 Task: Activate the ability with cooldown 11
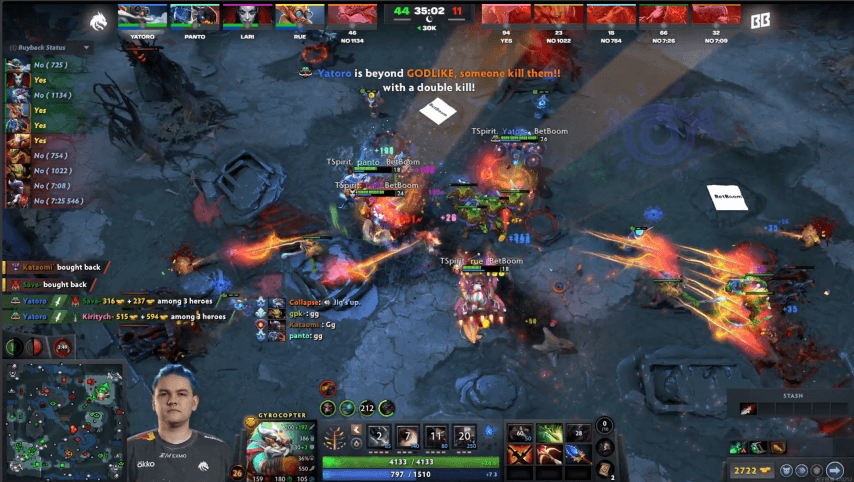click(437, 436)
